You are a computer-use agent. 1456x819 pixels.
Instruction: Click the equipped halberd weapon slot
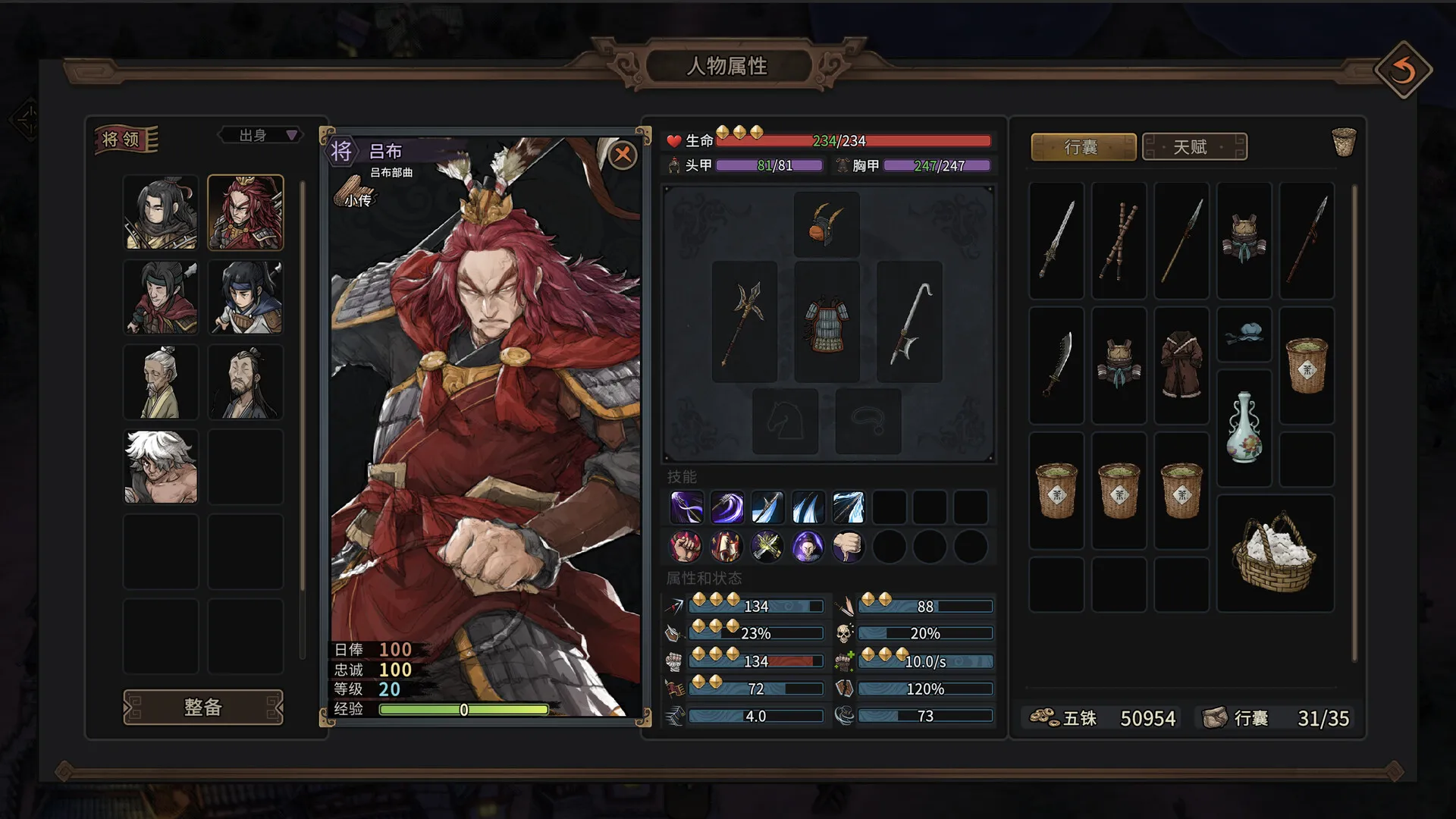coord(744,320)
